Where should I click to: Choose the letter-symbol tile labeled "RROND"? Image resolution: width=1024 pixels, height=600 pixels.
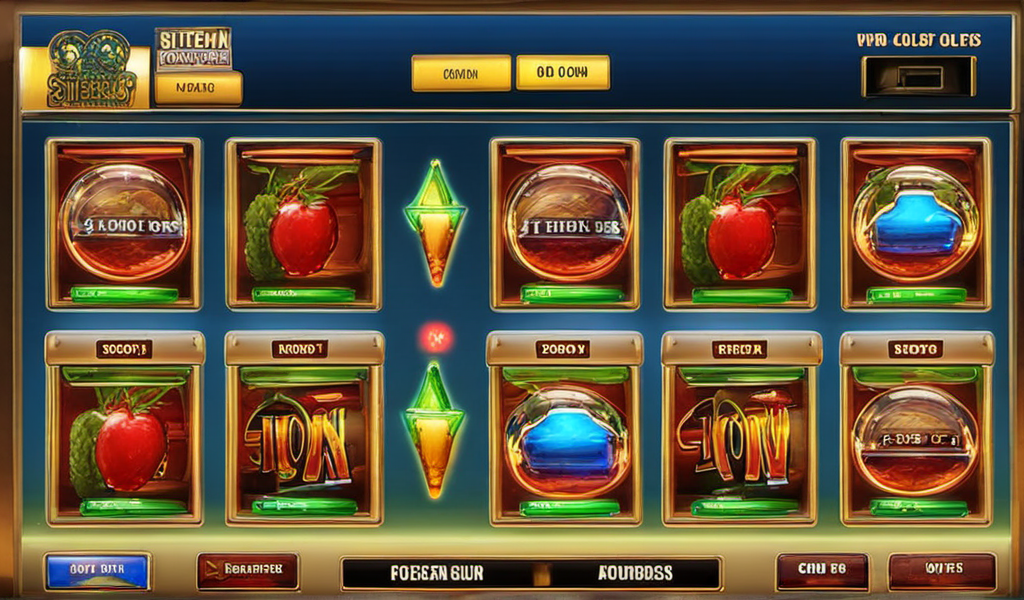click(303, 431)
